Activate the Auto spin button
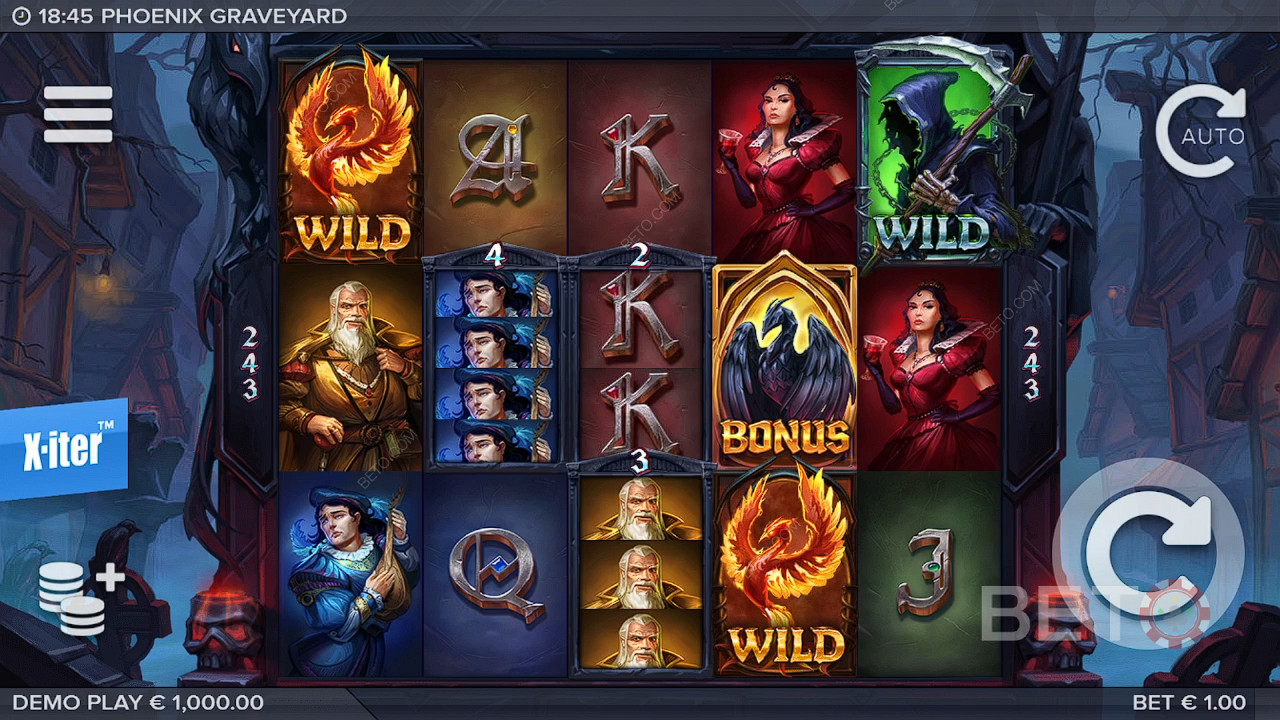The width and height of the screenshot is (1280, 720). coord(1202,132)
